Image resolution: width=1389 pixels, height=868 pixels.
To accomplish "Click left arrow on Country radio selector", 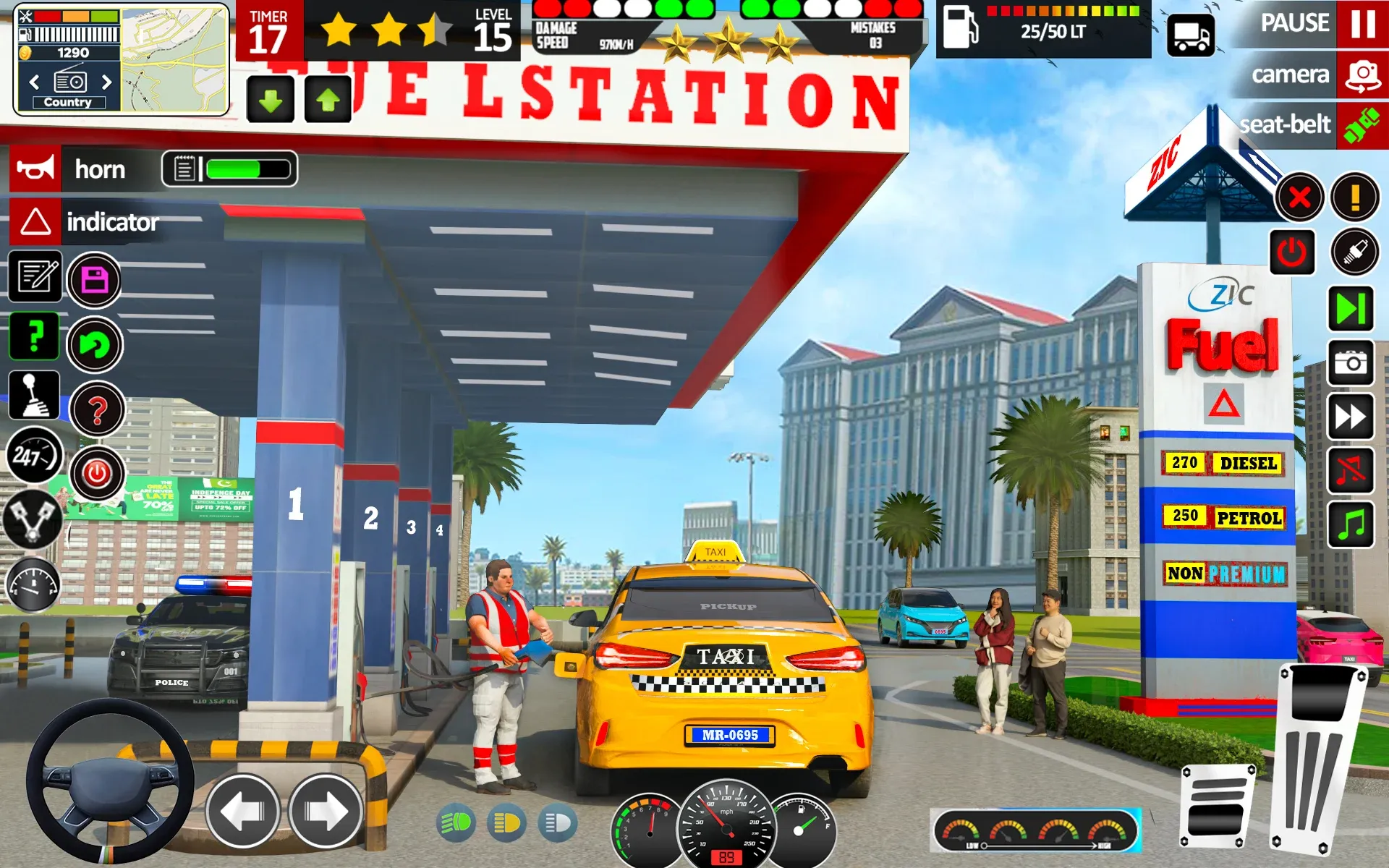I will 34,82.
